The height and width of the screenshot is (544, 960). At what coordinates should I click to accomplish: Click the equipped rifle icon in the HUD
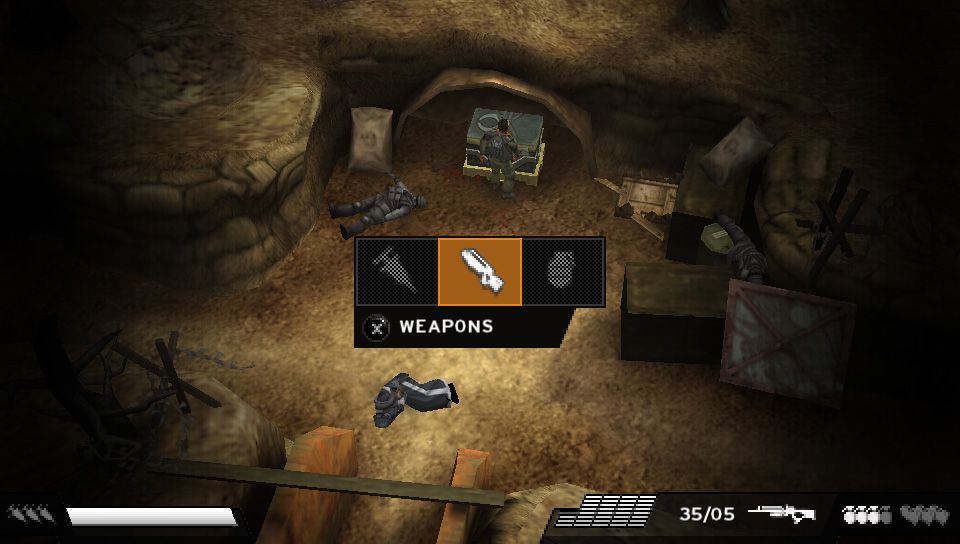click(781, 514)
